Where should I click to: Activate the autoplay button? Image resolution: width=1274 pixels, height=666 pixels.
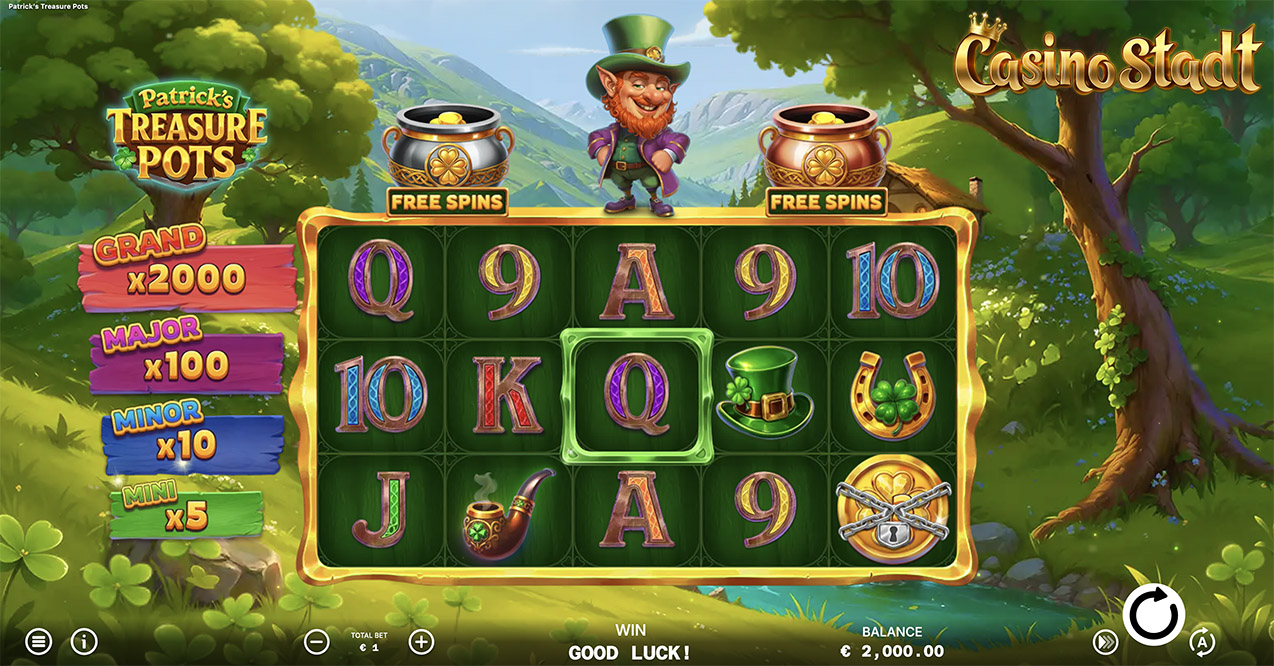click(1201, 641)
